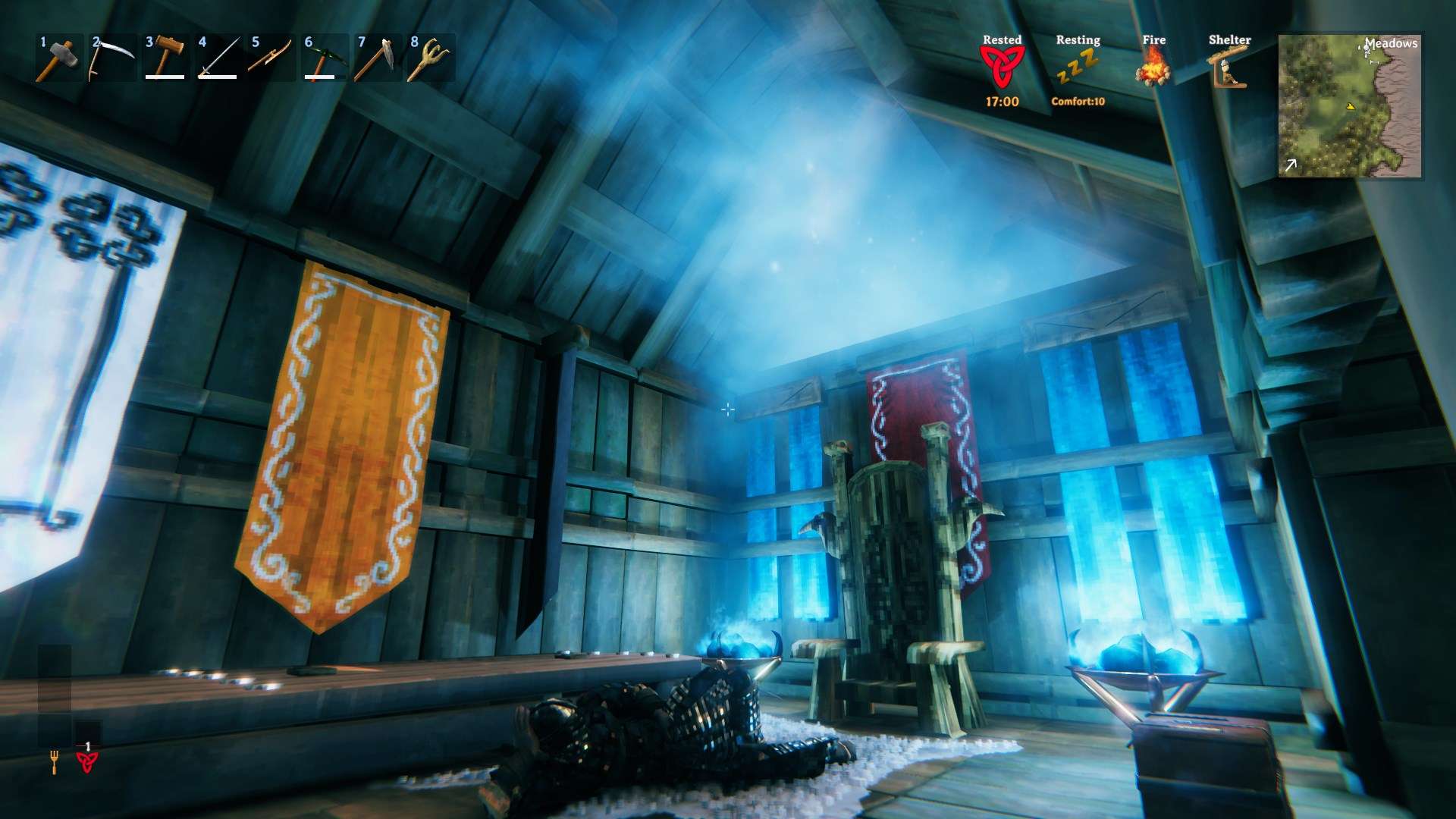This screenshot has width=1456, height=819.
Task: Select the atgeir polearm in slot 5
Action: (271, 58)
